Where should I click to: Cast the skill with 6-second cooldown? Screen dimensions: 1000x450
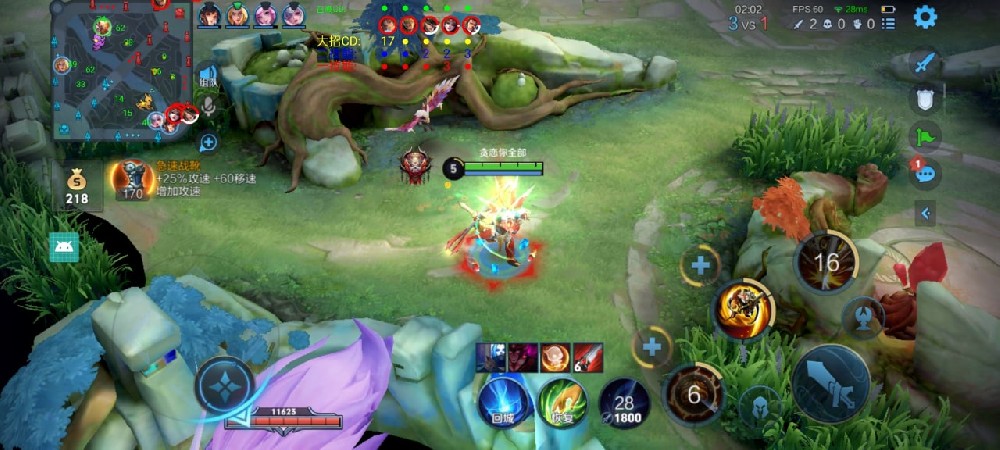point(693,393)
